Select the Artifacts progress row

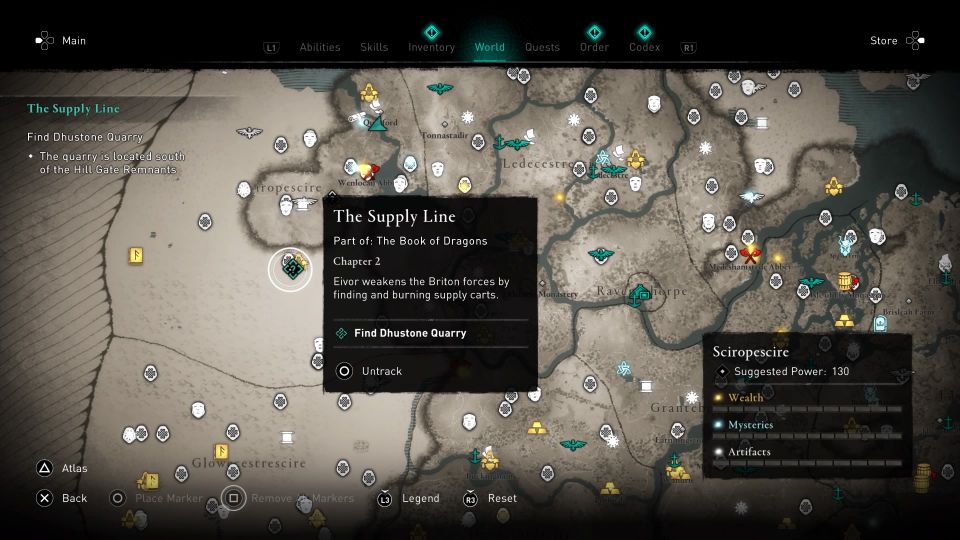coord(808,456)
